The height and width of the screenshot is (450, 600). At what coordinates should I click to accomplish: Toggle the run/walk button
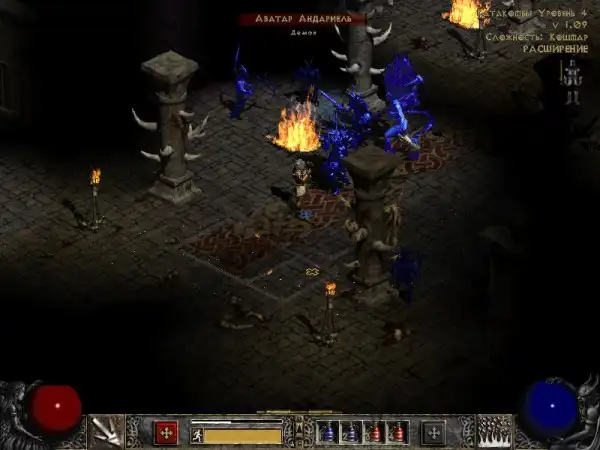pos(197,435)
